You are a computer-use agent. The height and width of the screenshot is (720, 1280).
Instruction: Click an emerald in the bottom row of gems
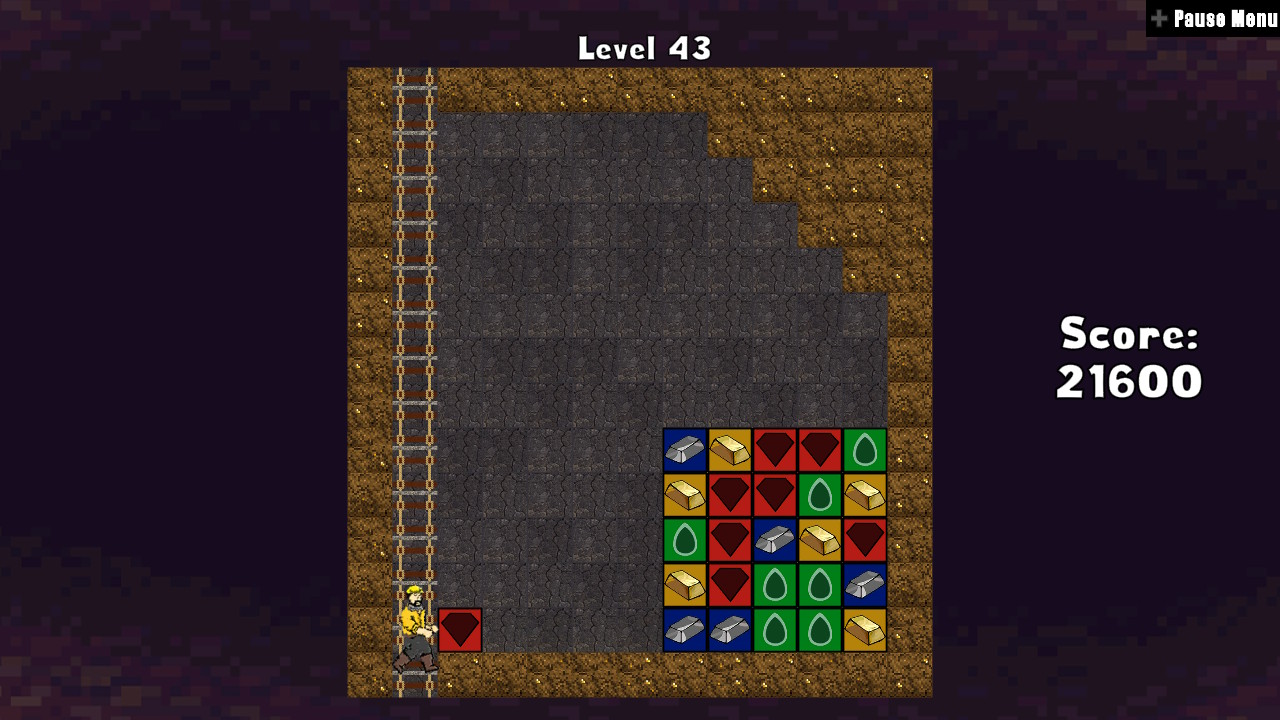point(775,630)
